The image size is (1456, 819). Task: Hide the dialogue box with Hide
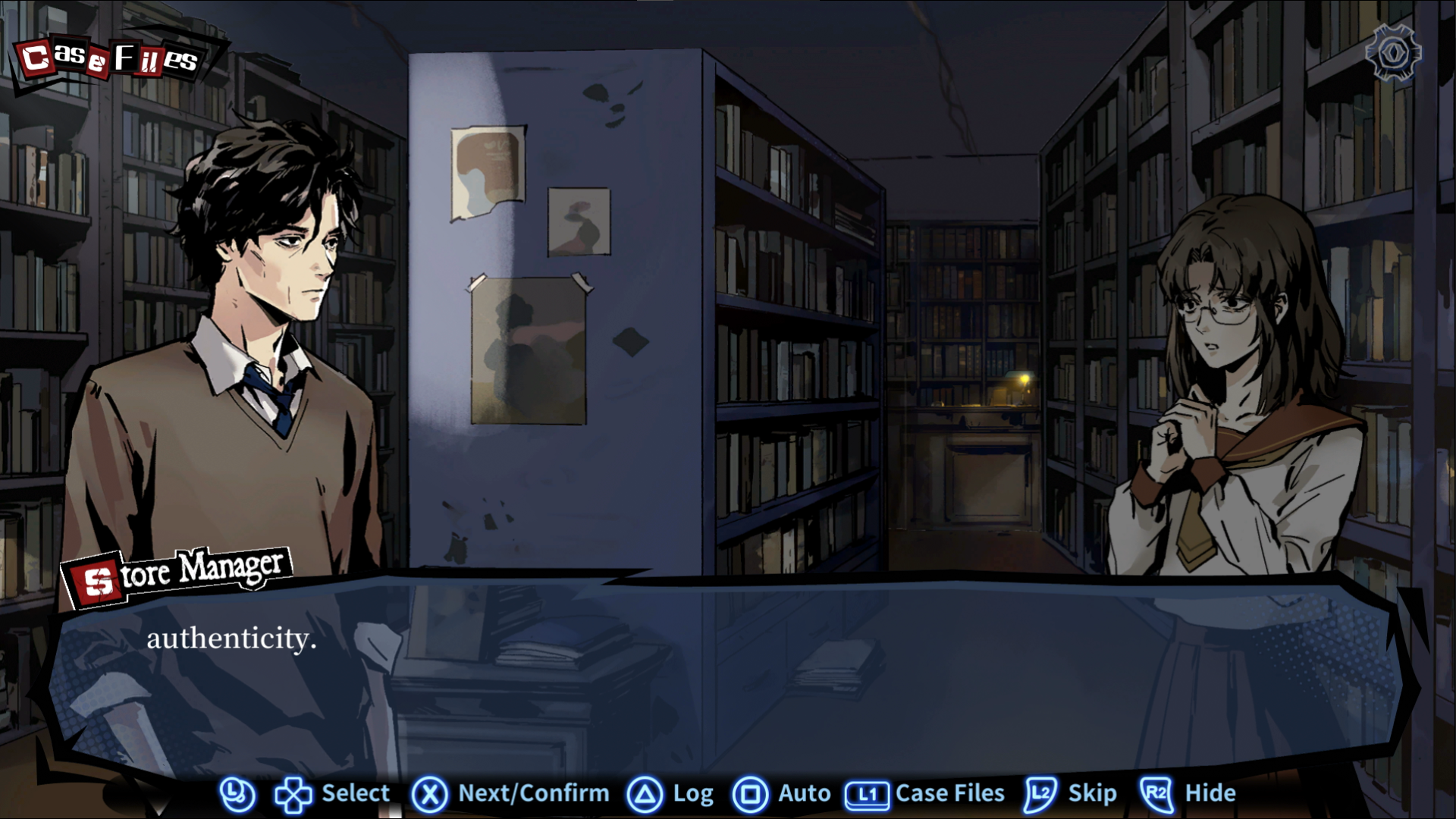coord(1212,793)
